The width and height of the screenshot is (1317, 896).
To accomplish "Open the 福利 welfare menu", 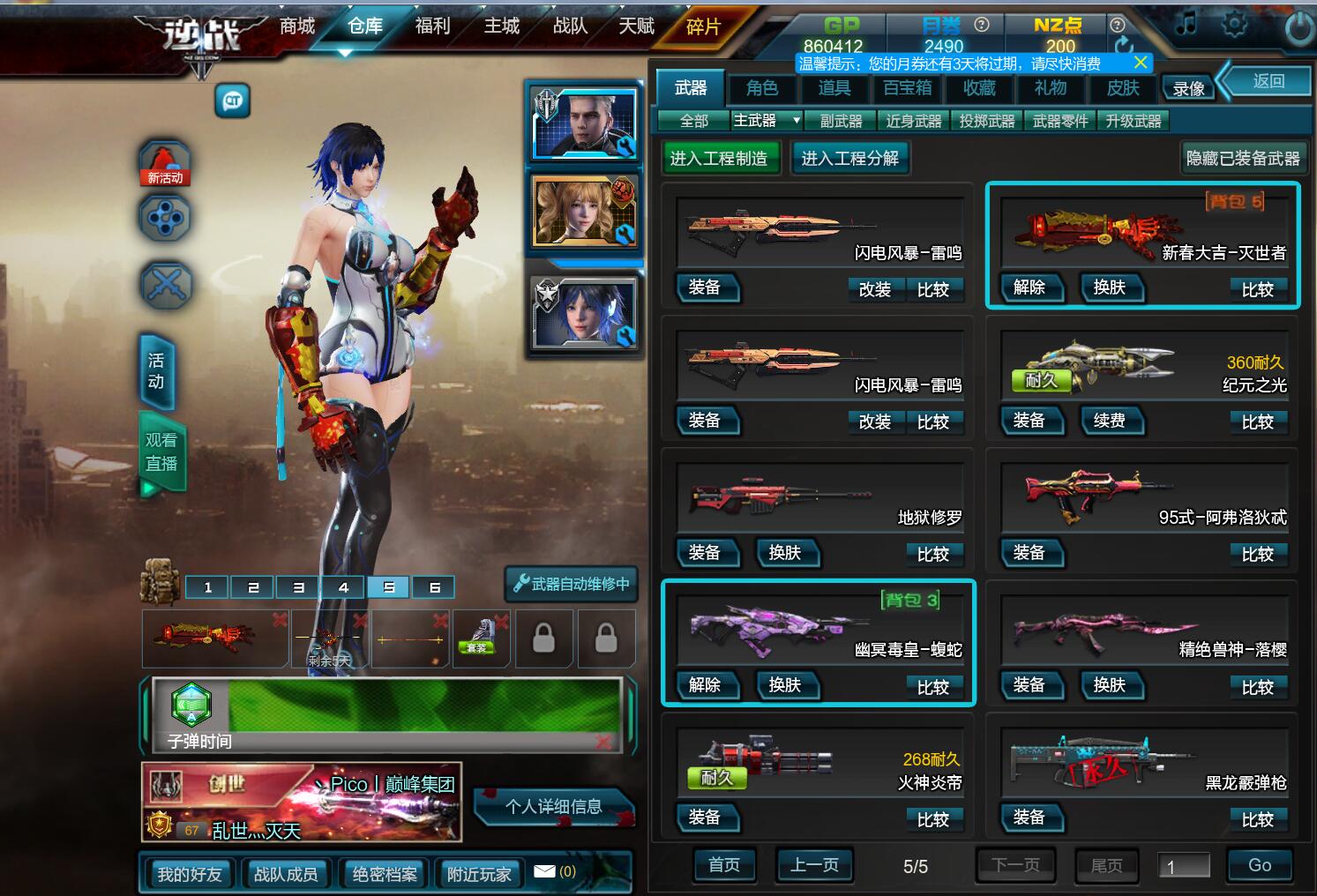I will click(432, 26).
